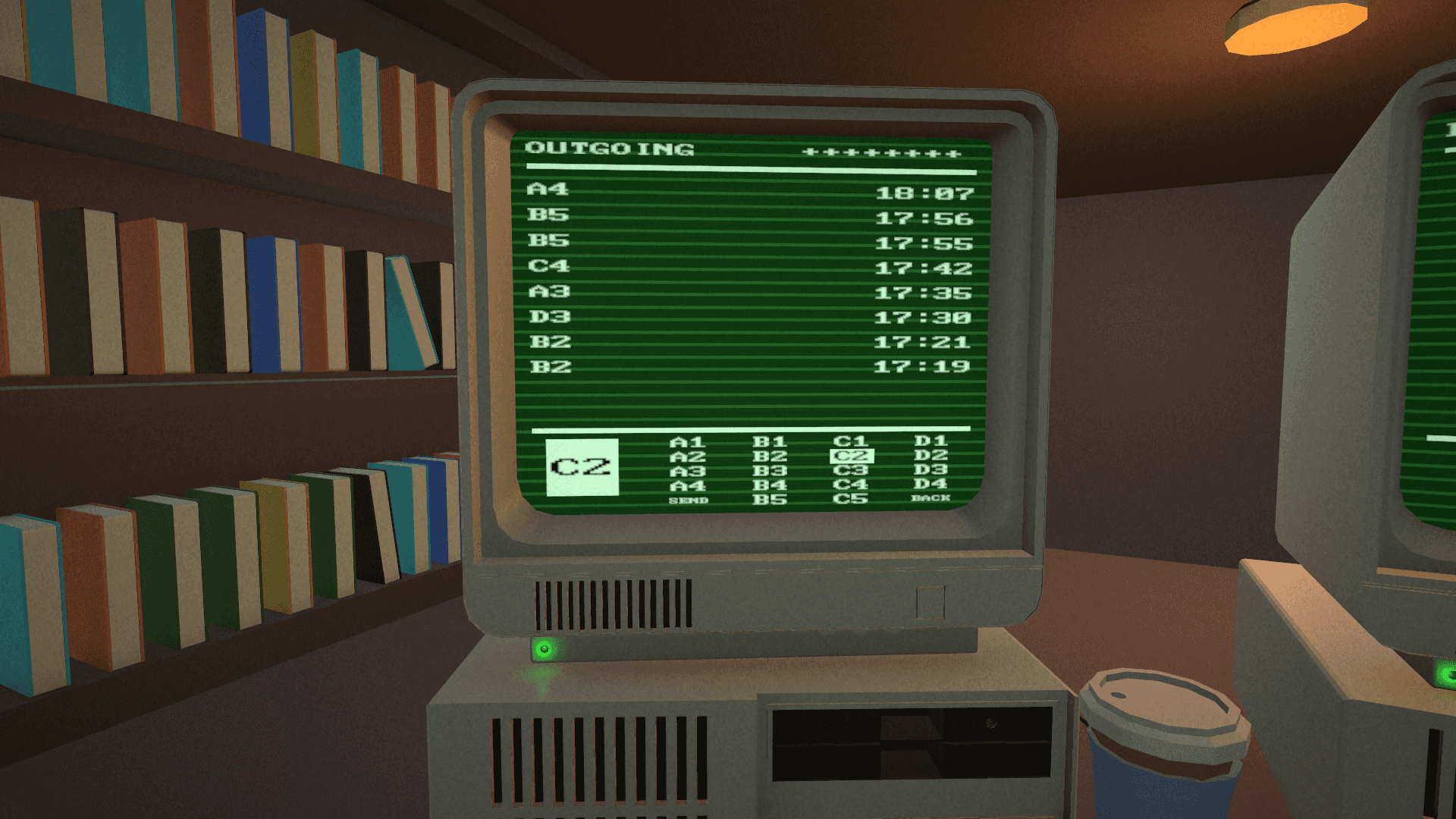Toggle the green power light on the monitor
This screenshot has width=1456, height=819.
pyautogui.click(x=544, y=648)
